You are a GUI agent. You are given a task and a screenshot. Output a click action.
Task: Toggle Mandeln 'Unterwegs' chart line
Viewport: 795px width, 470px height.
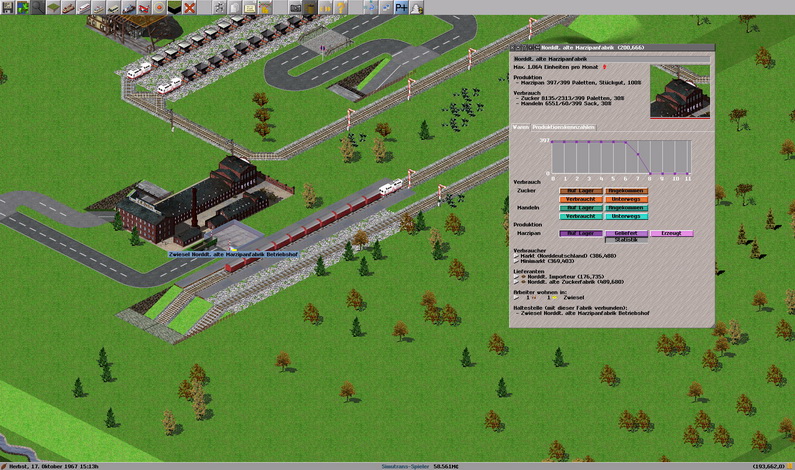[x=625, y=216]
